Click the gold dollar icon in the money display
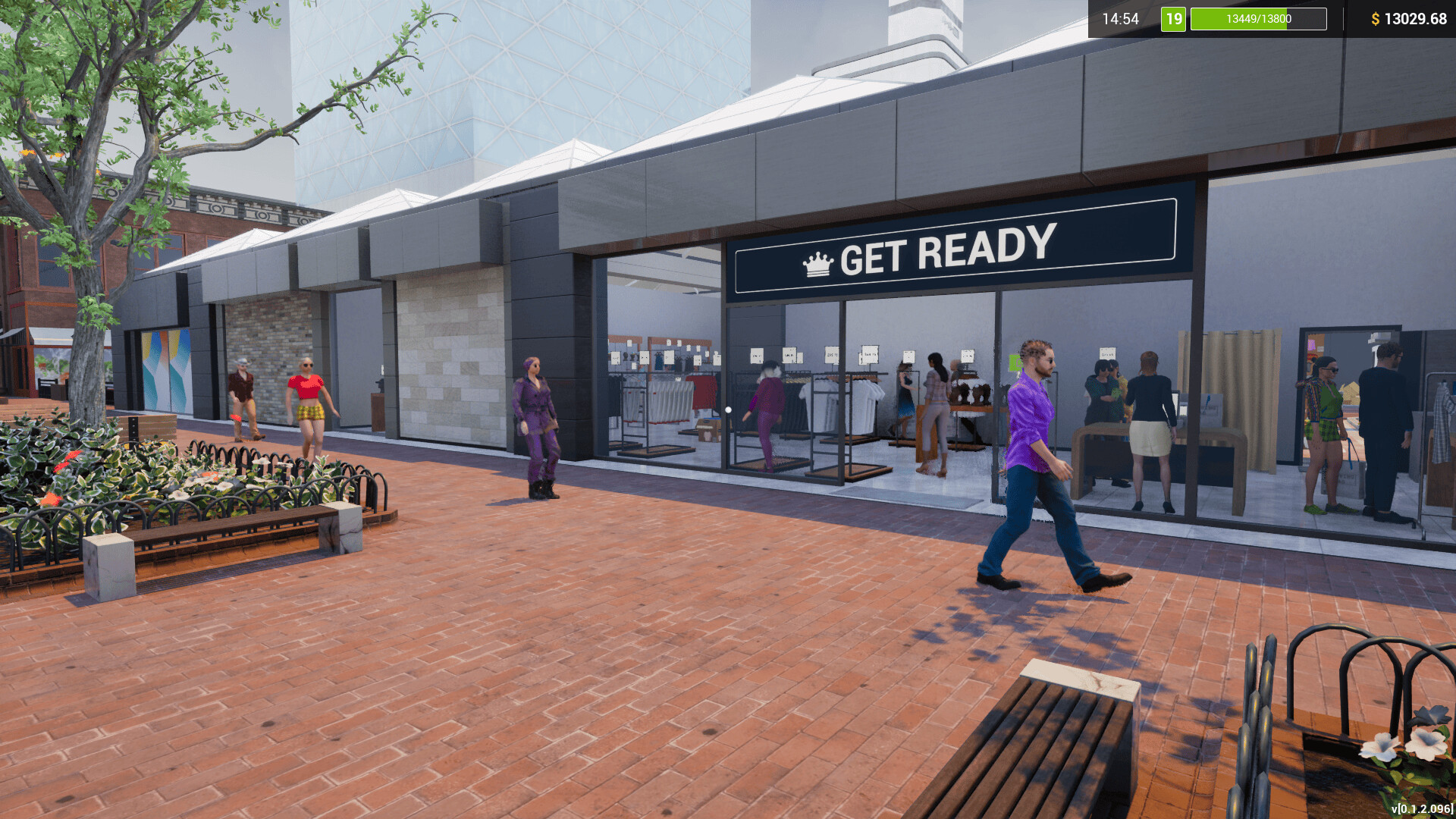Image resolution: width=1456 pixels, height=819 pixels. click(1376, 20)
